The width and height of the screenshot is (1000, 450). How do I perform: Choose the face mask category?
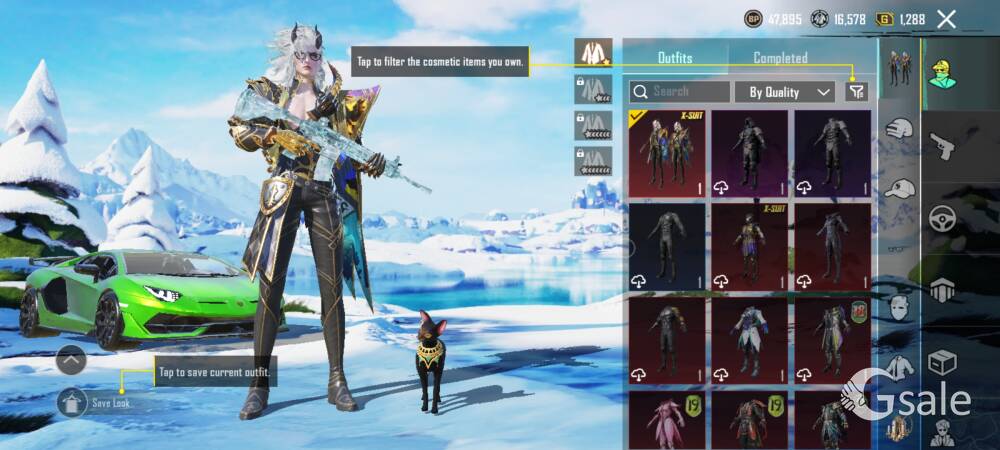pyautogui.click(x=901, y=307)
